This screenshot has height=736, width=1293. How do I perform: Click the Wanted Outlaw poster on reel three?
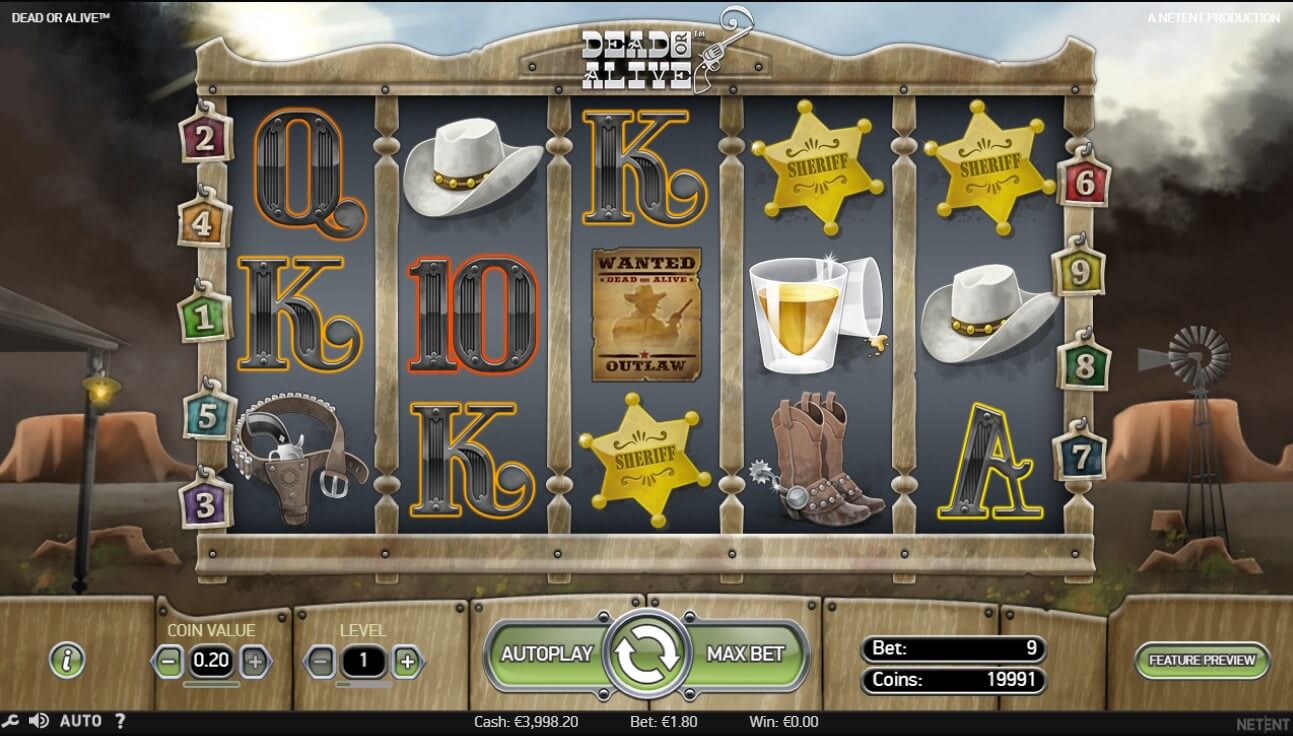pos(646,310)
